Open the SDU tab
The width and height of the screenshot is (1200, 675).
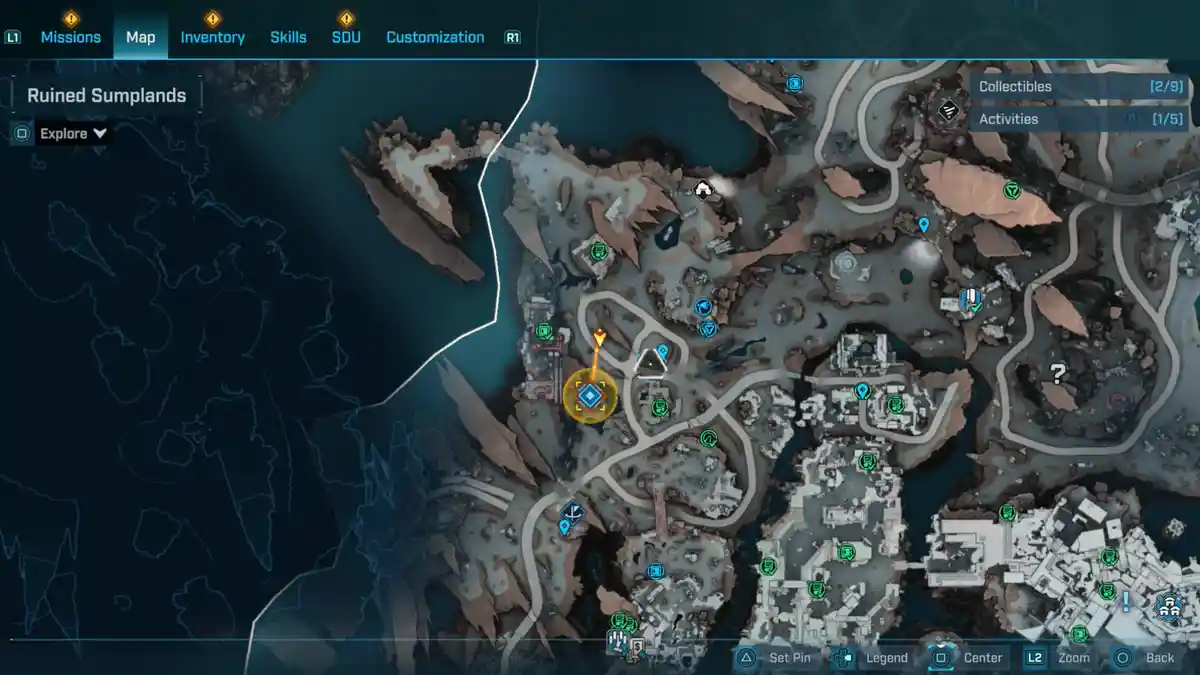346,37
